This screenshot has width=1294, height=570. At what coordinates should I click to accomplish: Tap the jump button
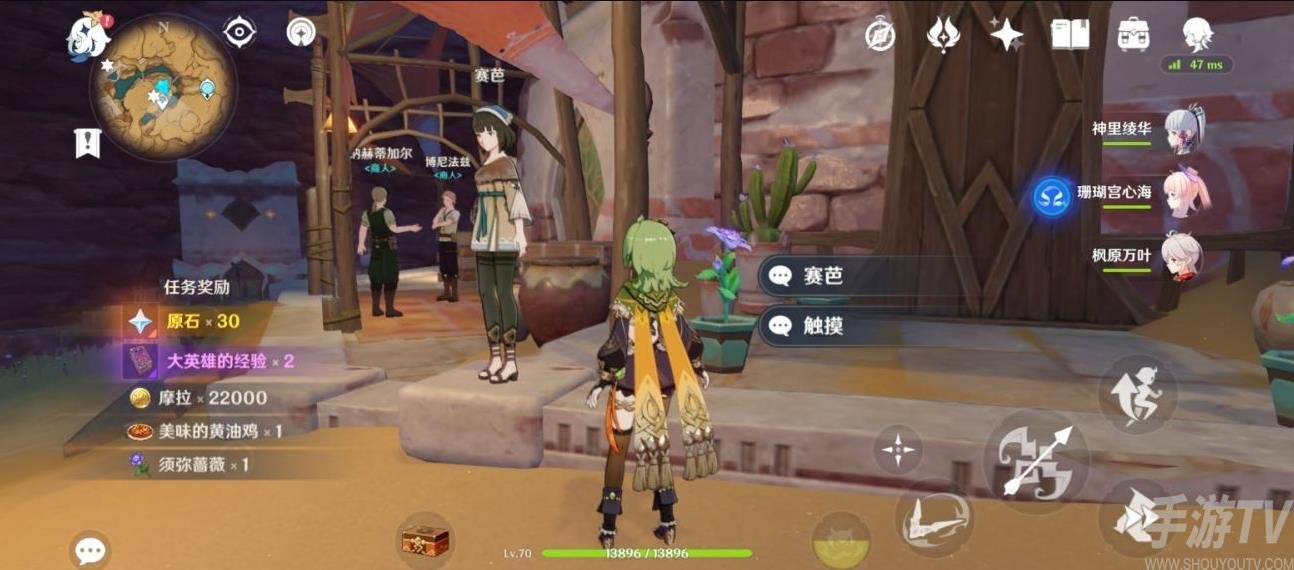pyautogui.click(x=1138, y=516)
